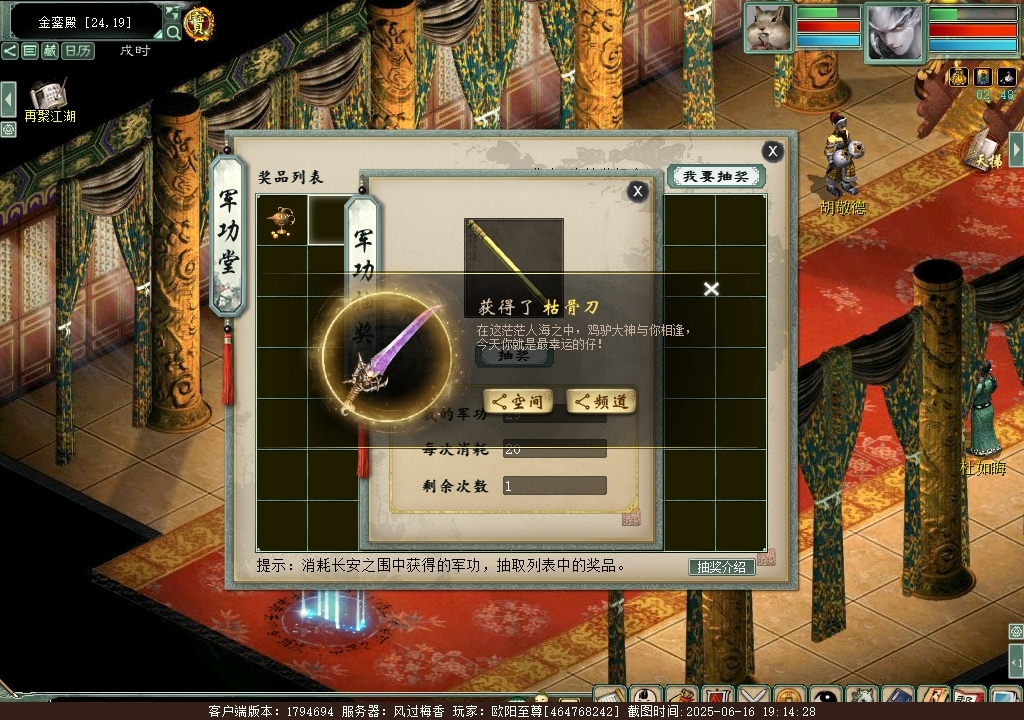
Task: Dismiss the 枯骨刀 reward popup with the white X
Action: (711, 289)
